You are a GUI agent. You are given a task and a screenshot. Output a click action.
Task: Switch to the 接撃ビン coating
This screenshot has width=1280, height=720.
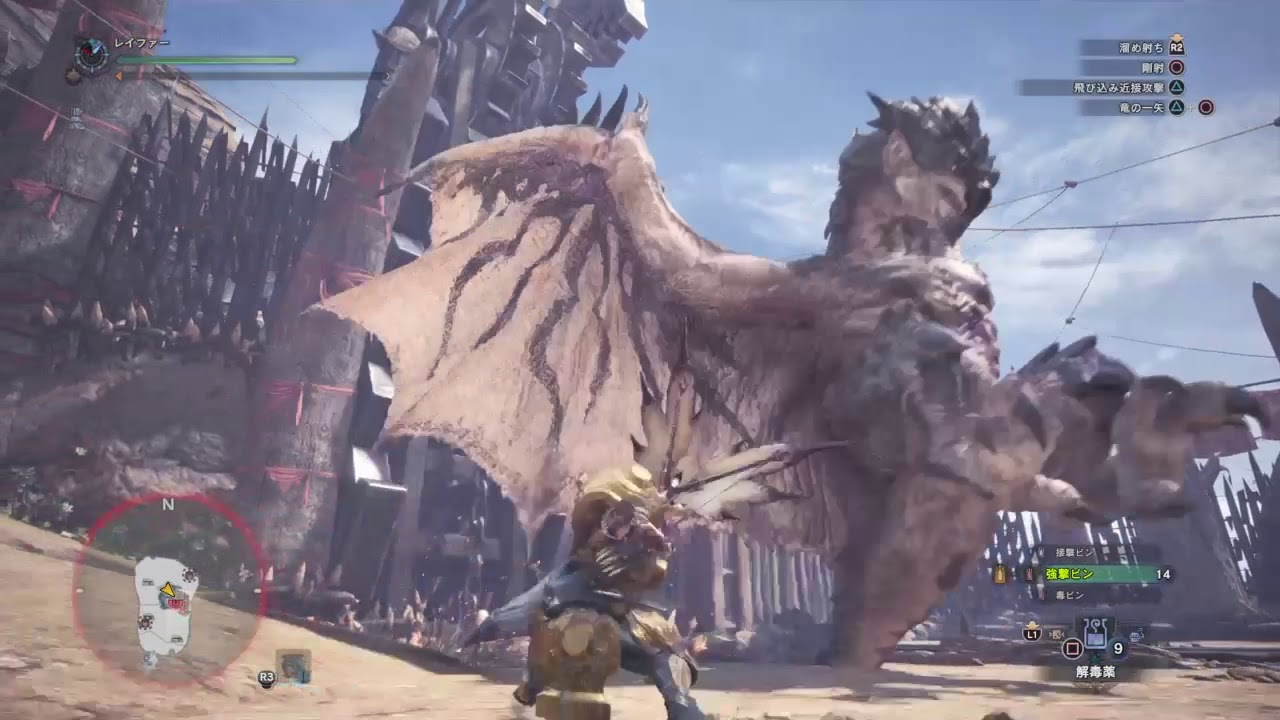coord(1067,552)
